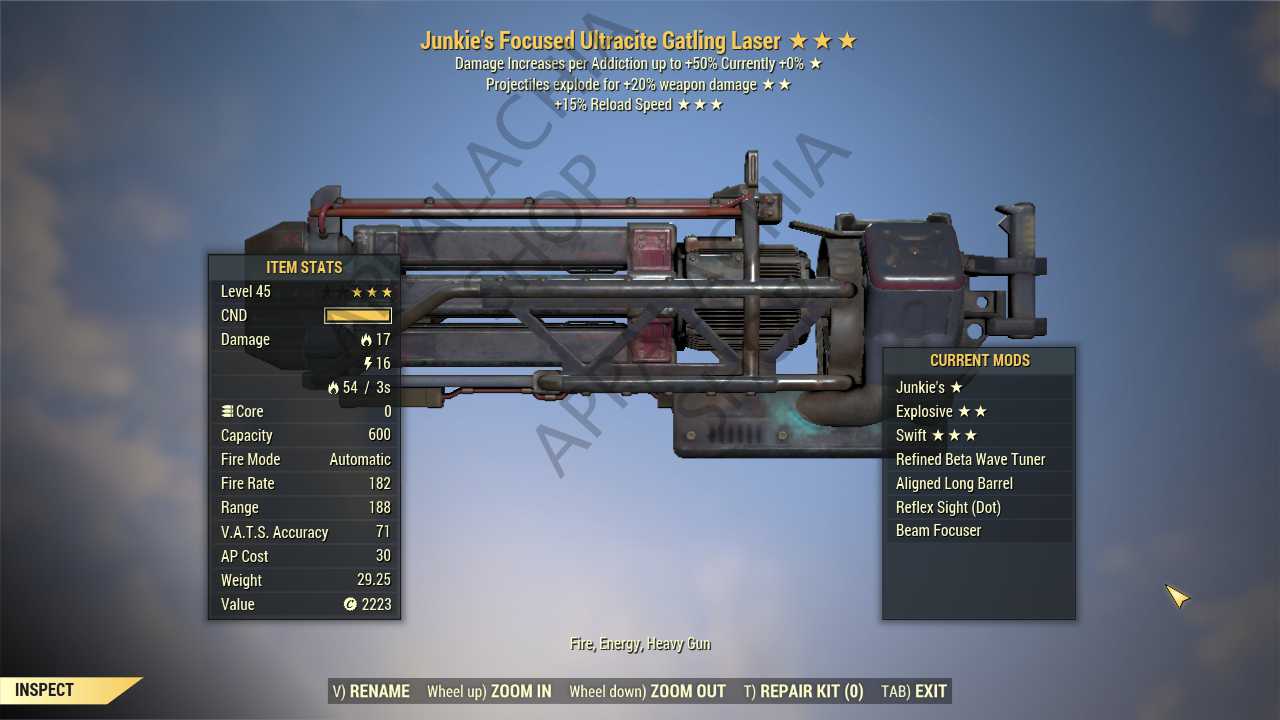Select the Zoom Out option
The width and height of the screenshot is (1280, 720).
pyautogui.click(x=647, y=691)
